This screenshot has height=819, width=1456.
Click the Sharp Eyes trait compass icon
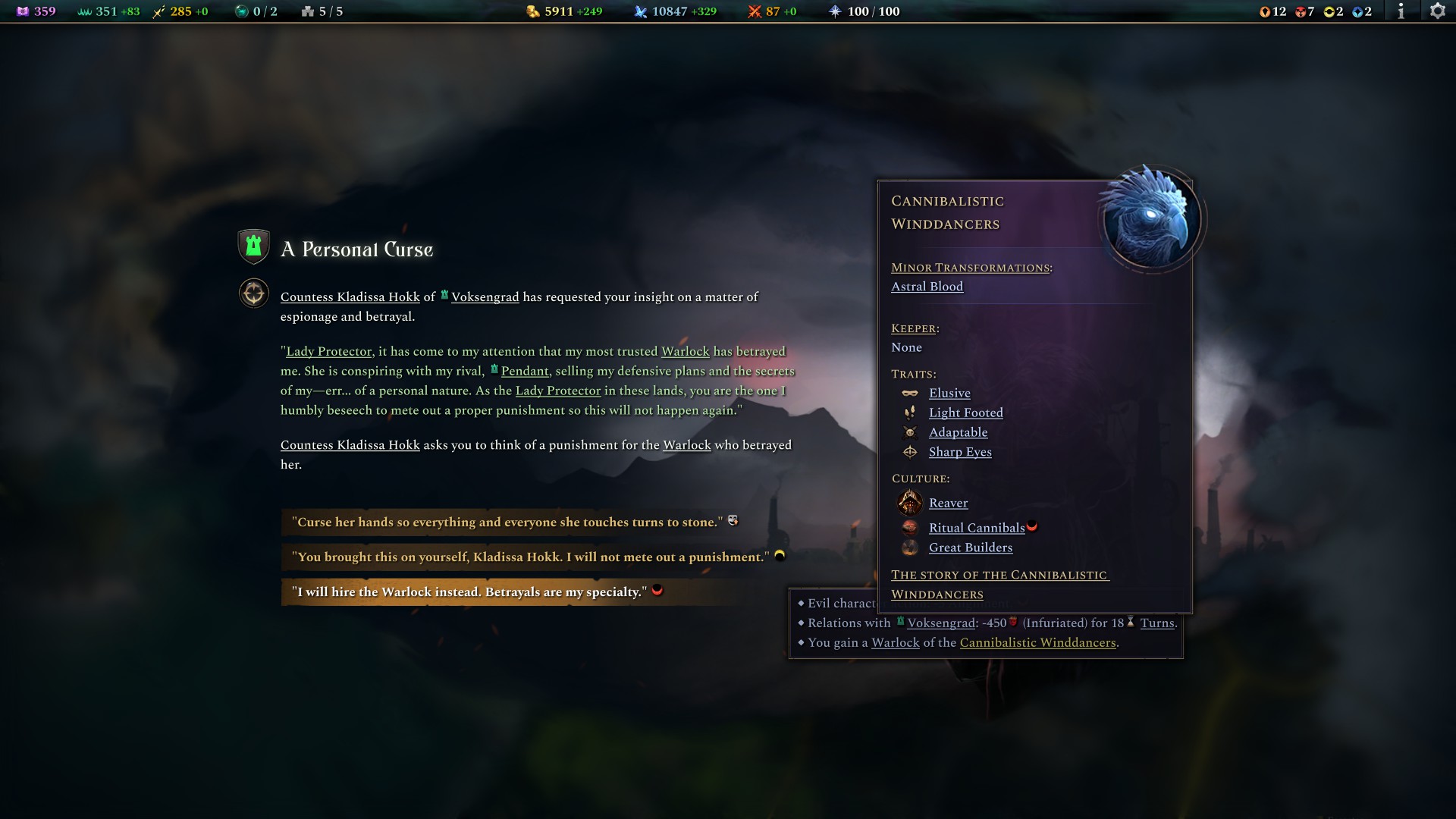(x=910, y=452)
